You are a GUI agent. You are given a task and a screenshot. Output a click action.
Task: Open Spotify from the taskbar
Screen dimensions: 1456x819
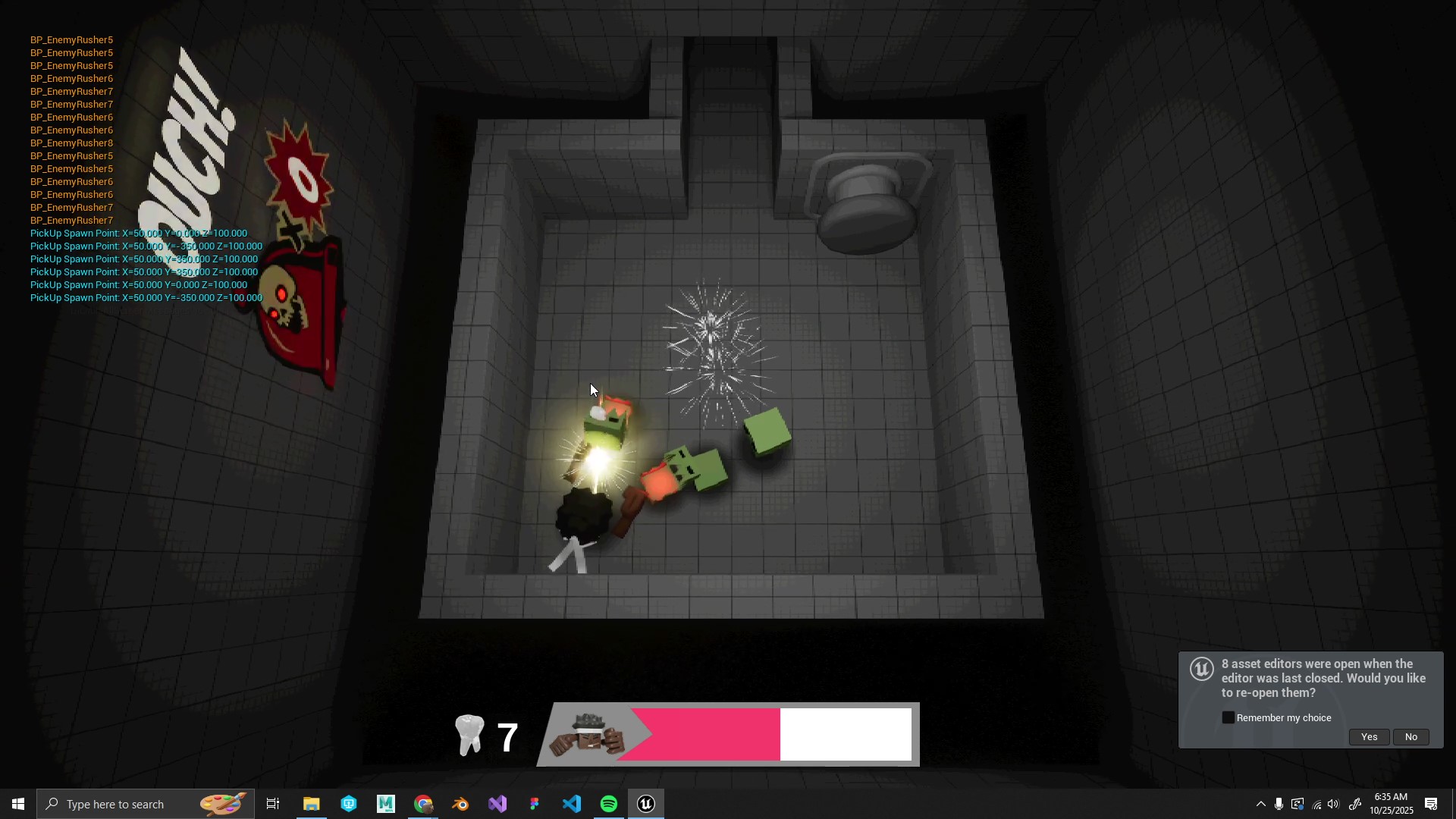[609, 803]
